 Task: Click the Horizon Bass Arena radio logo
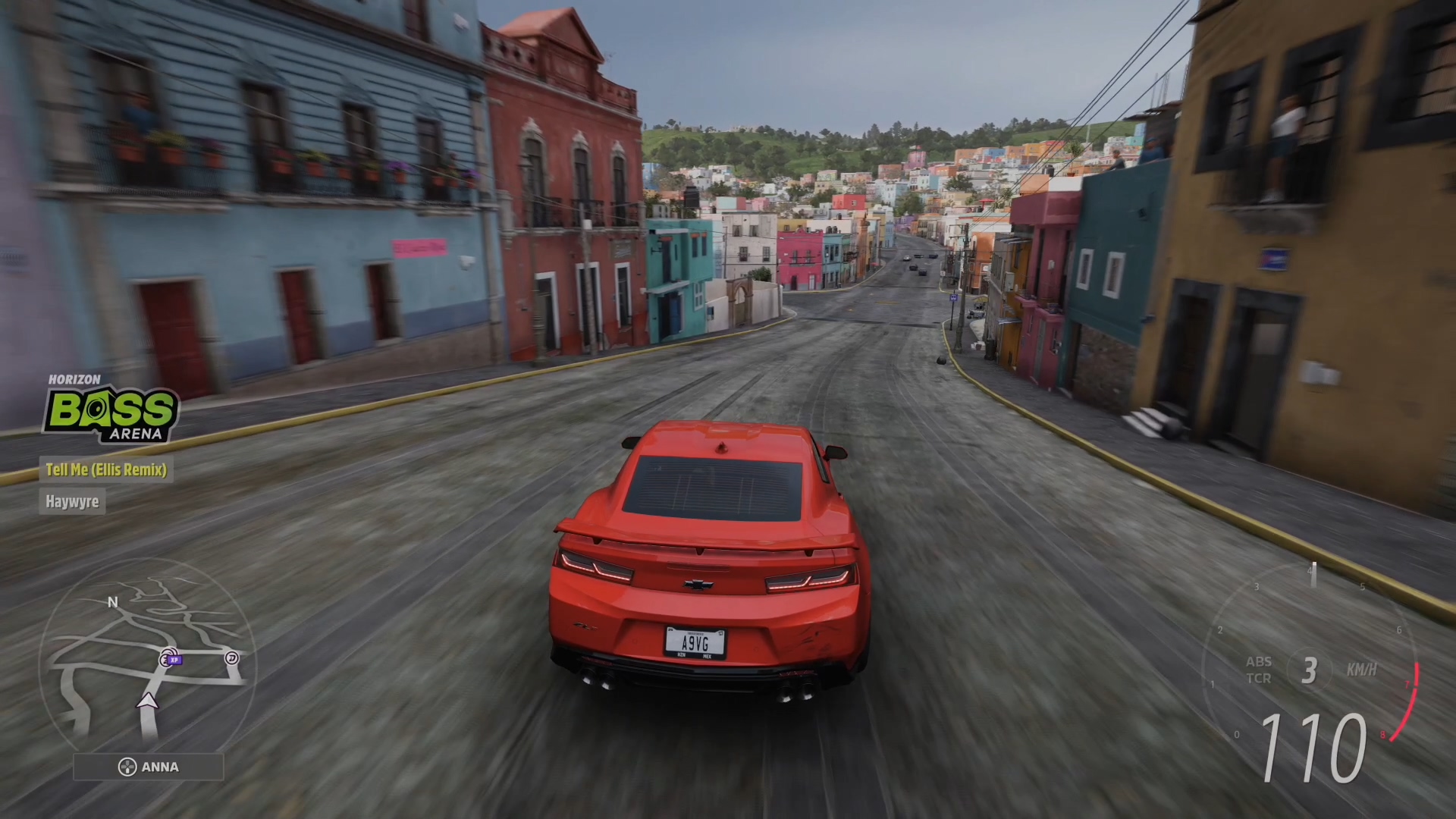(111, 410)
